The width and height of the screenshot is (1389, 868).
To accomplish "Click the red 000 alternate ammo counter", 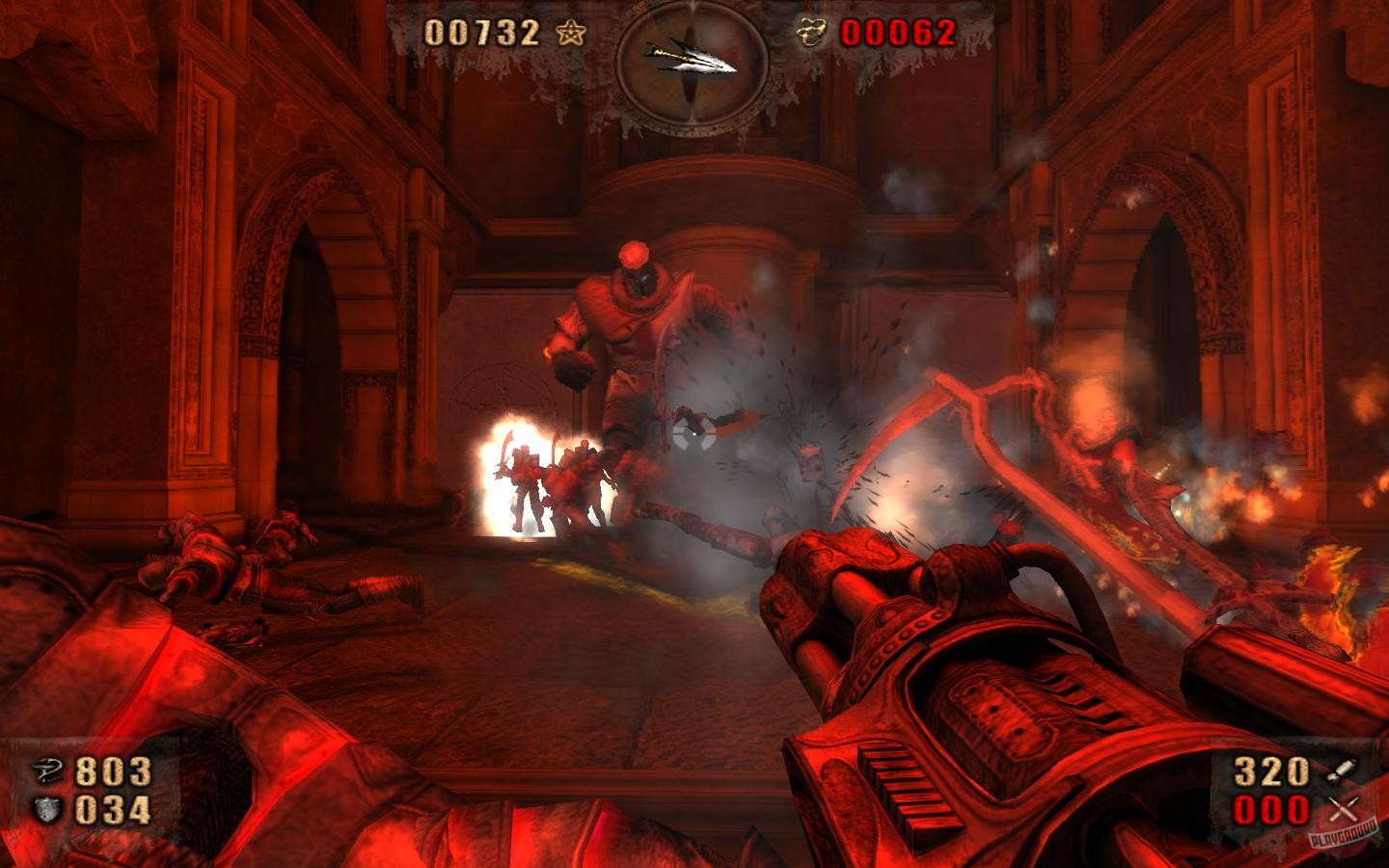I will tap(1273, 811).
